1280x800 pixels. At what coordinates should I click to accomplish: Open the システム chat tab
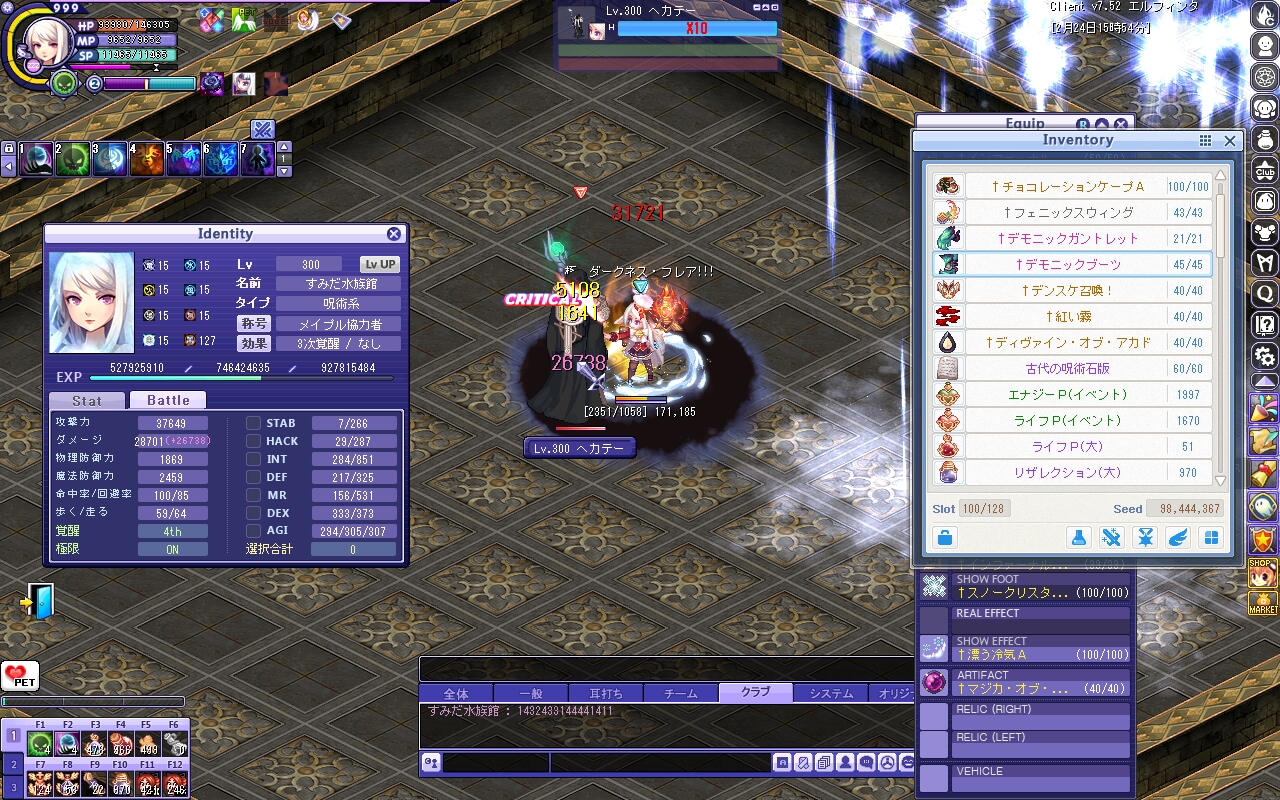point(831,693)
